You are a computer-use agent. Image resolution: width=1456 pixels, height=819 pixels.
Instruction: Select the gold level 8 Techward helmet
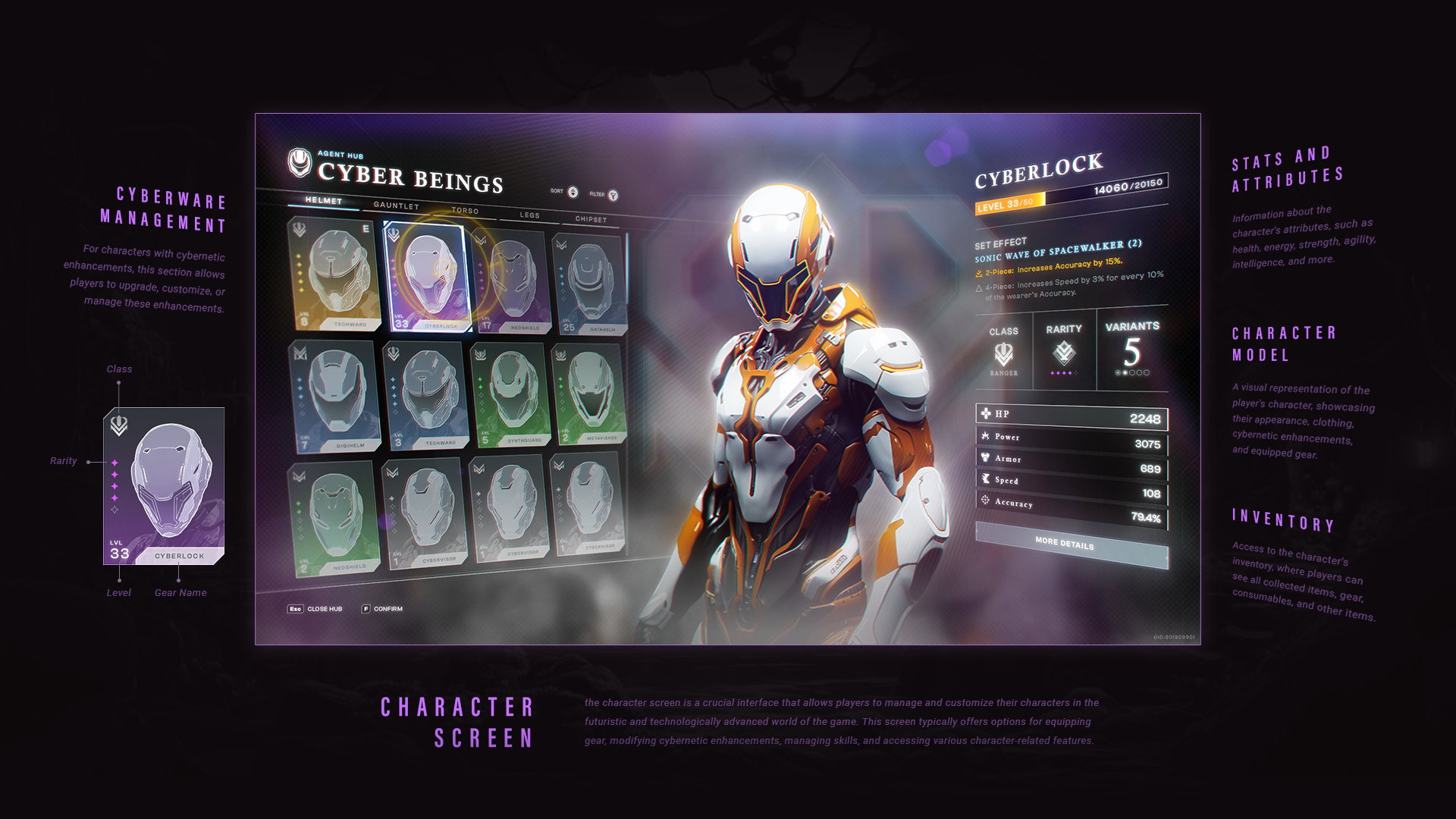pyautogui.click(x=332, y=275)
